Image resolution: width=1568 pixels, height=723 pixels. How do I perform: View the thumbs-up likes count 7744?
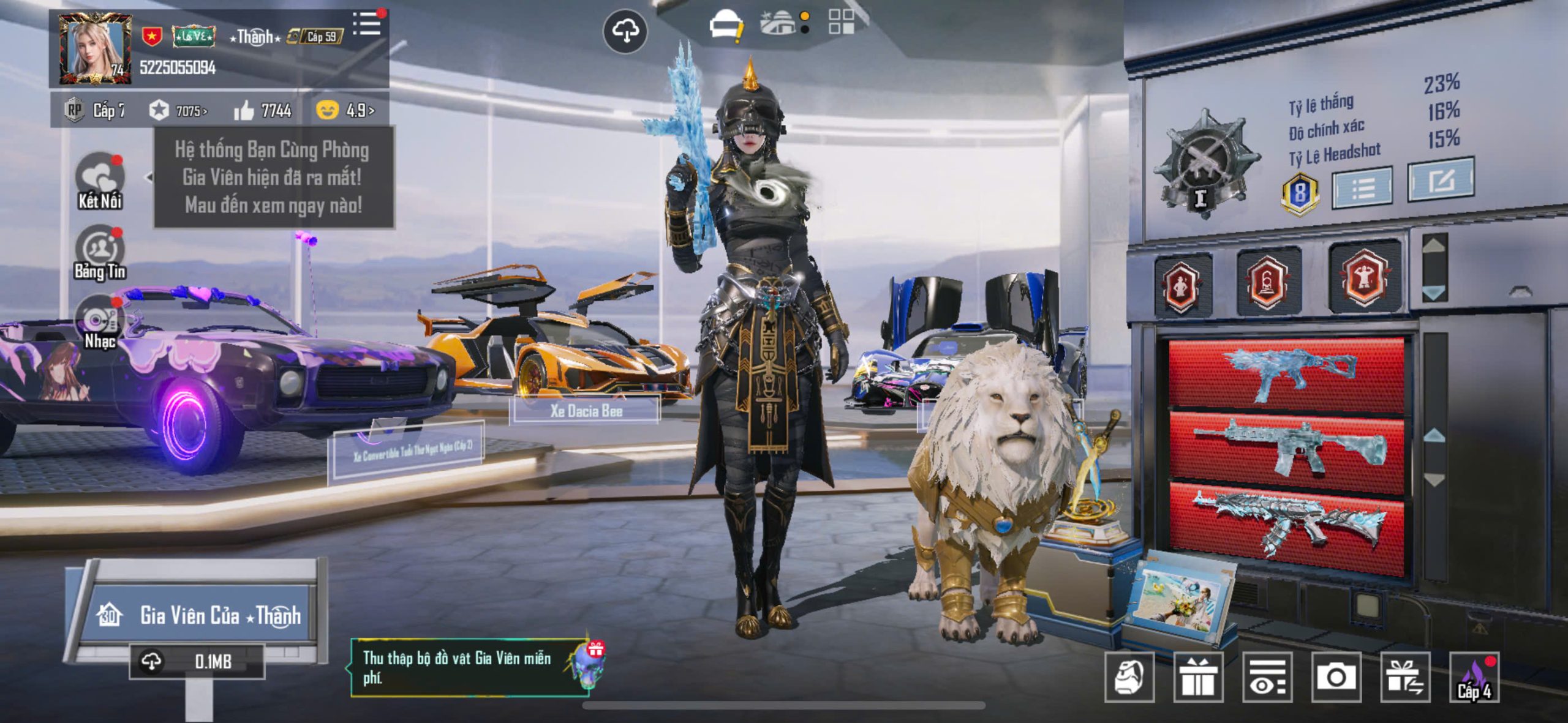(263, 111)
